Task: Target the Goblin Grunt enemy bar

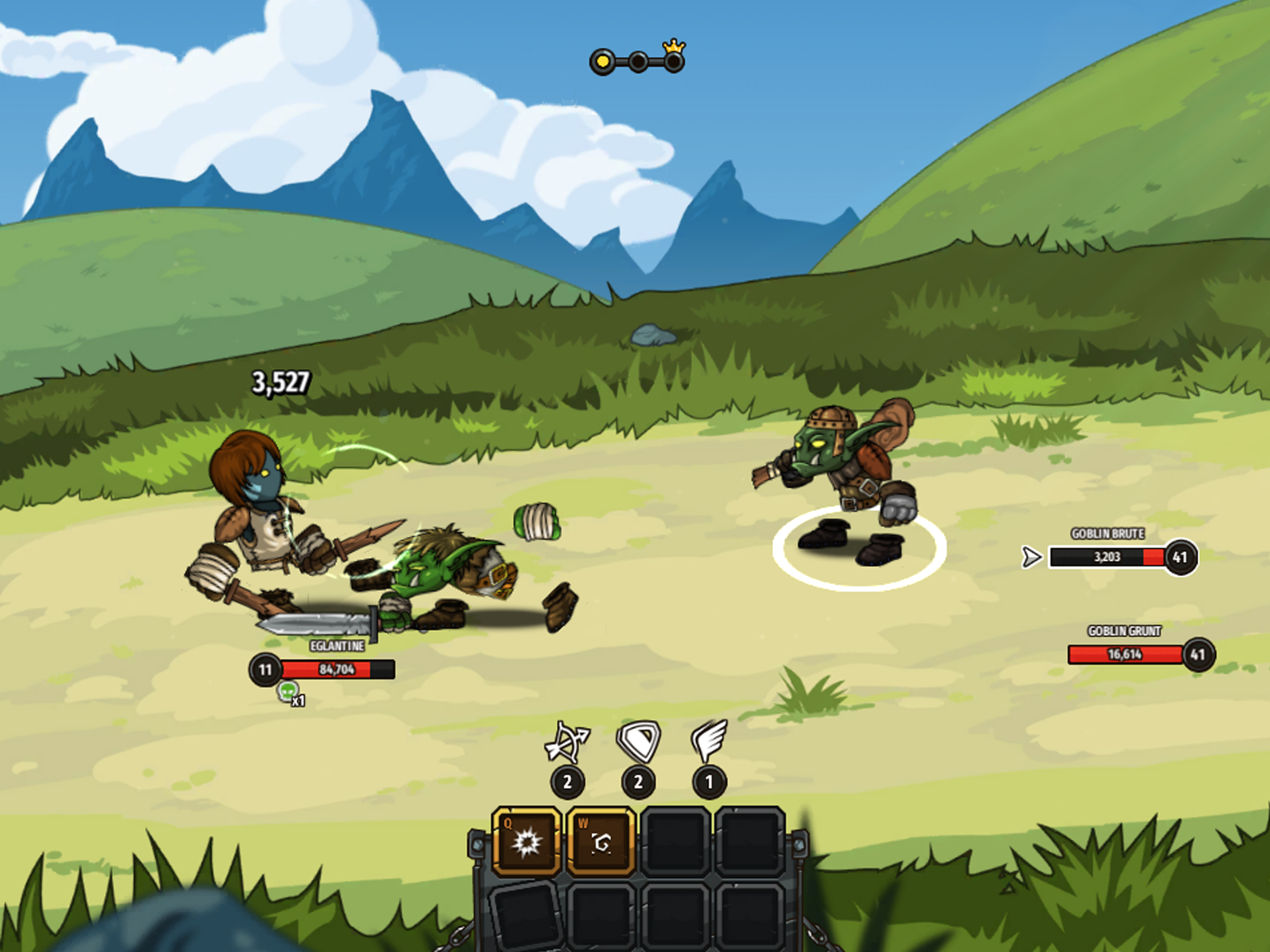Action: point(1125,654)
